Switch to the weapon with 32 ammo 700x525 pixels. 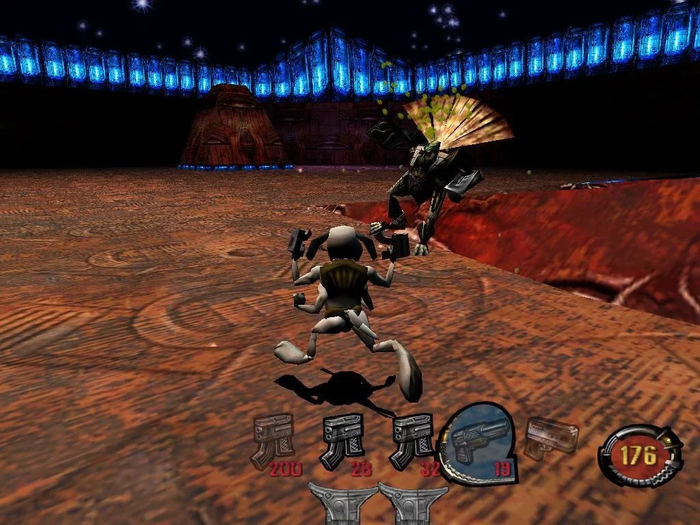click(x=410, y=440)
